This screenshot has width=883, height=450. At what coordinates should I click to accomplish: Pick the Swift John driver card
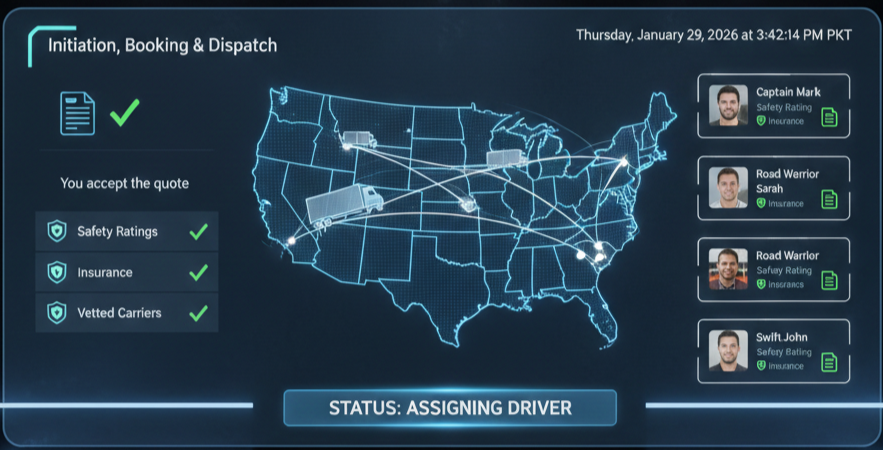[x=773, y=351]
